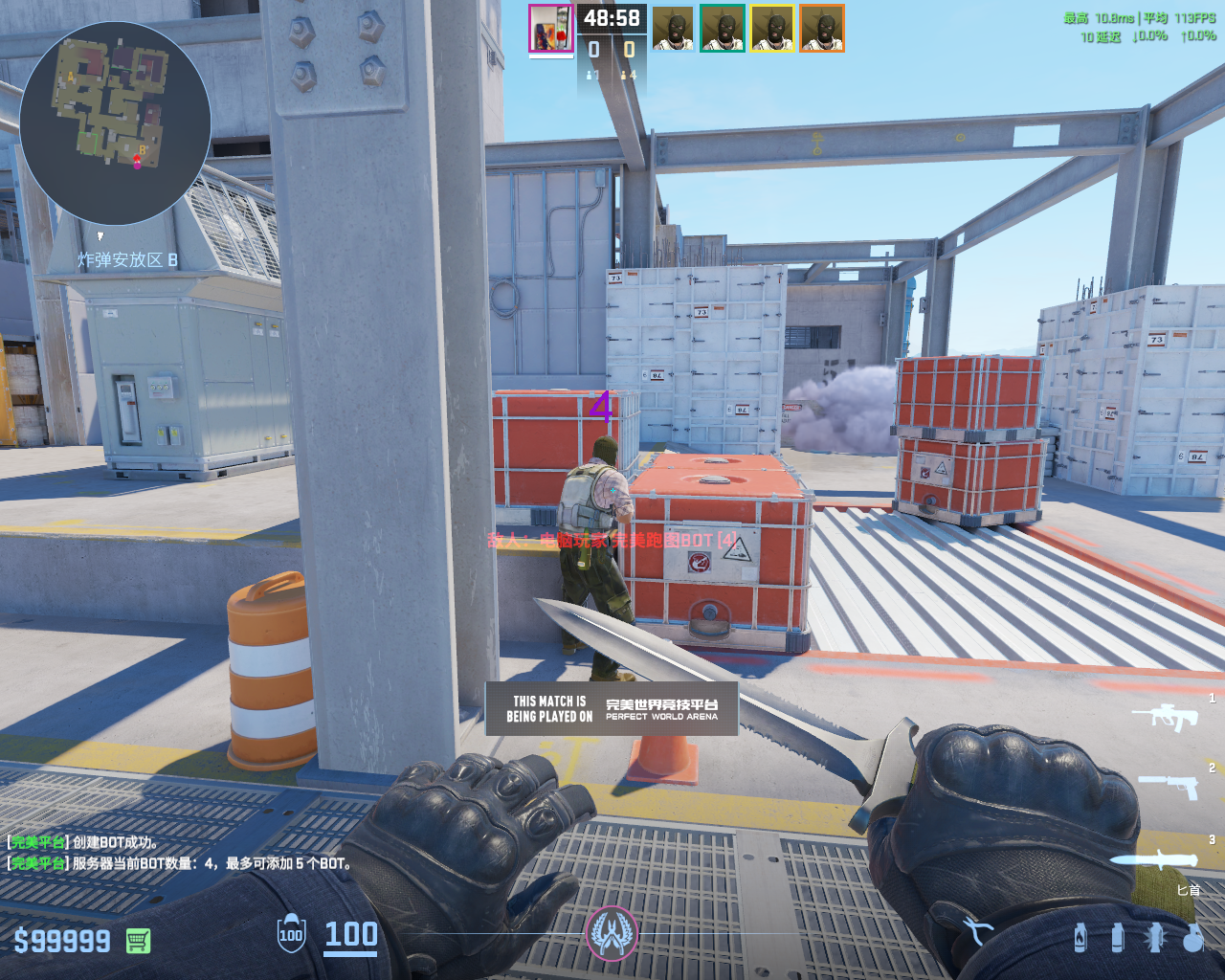Select the light-blue-framed enemy bot avatar
Image resolution: width=1225 pixels, height=980 pixels.
click(673, 29)
